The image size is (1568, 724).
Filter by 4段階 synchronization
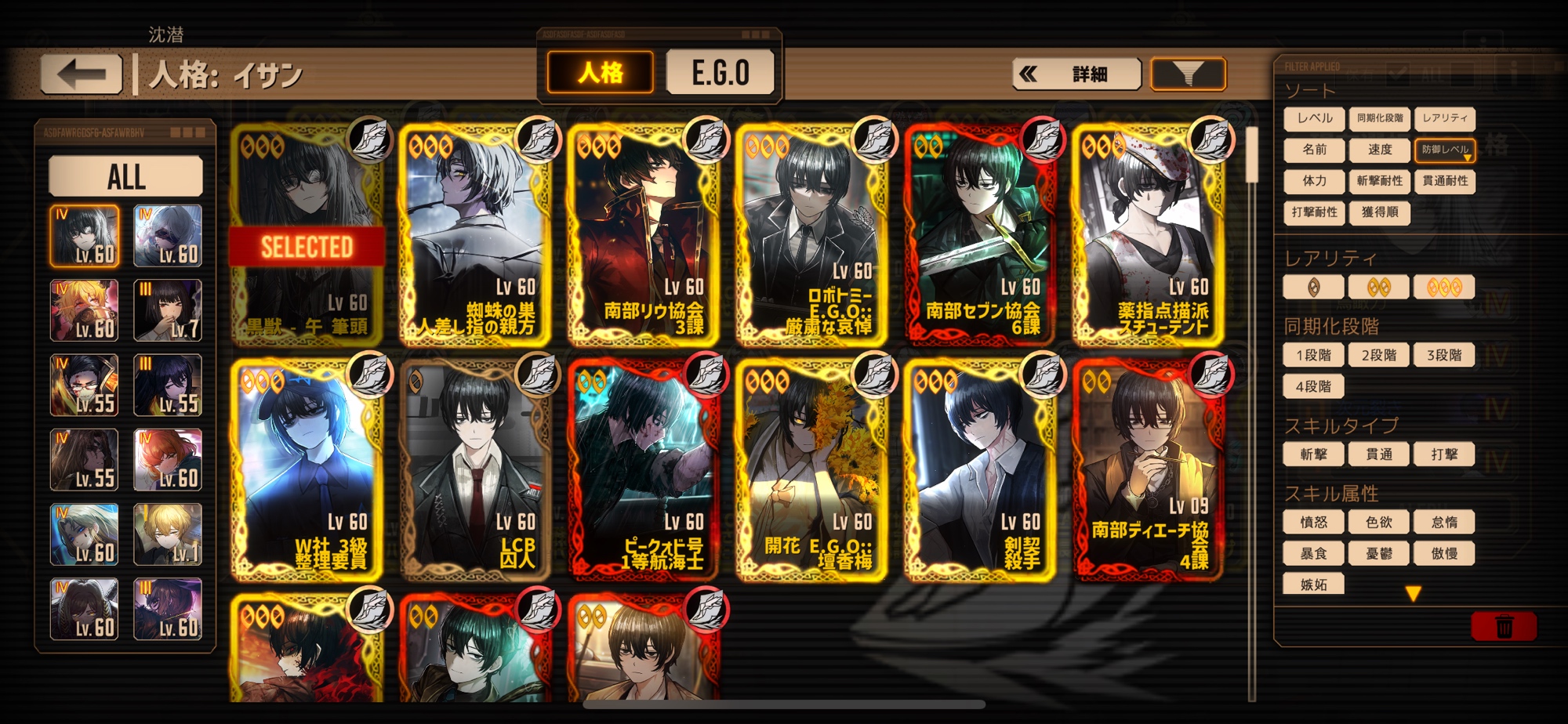coord(1313,386)
